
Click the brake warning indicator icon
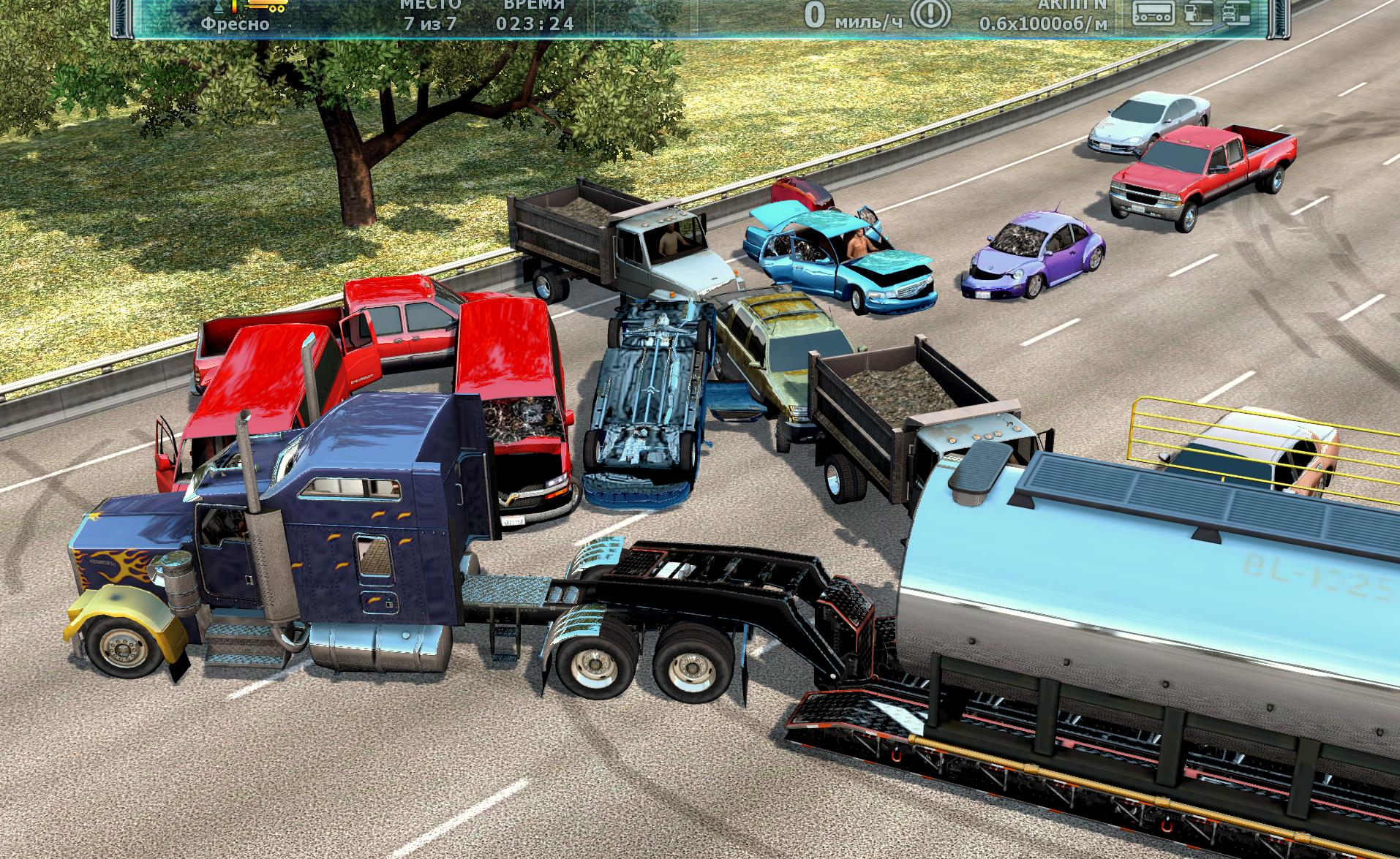coord(933,14)
